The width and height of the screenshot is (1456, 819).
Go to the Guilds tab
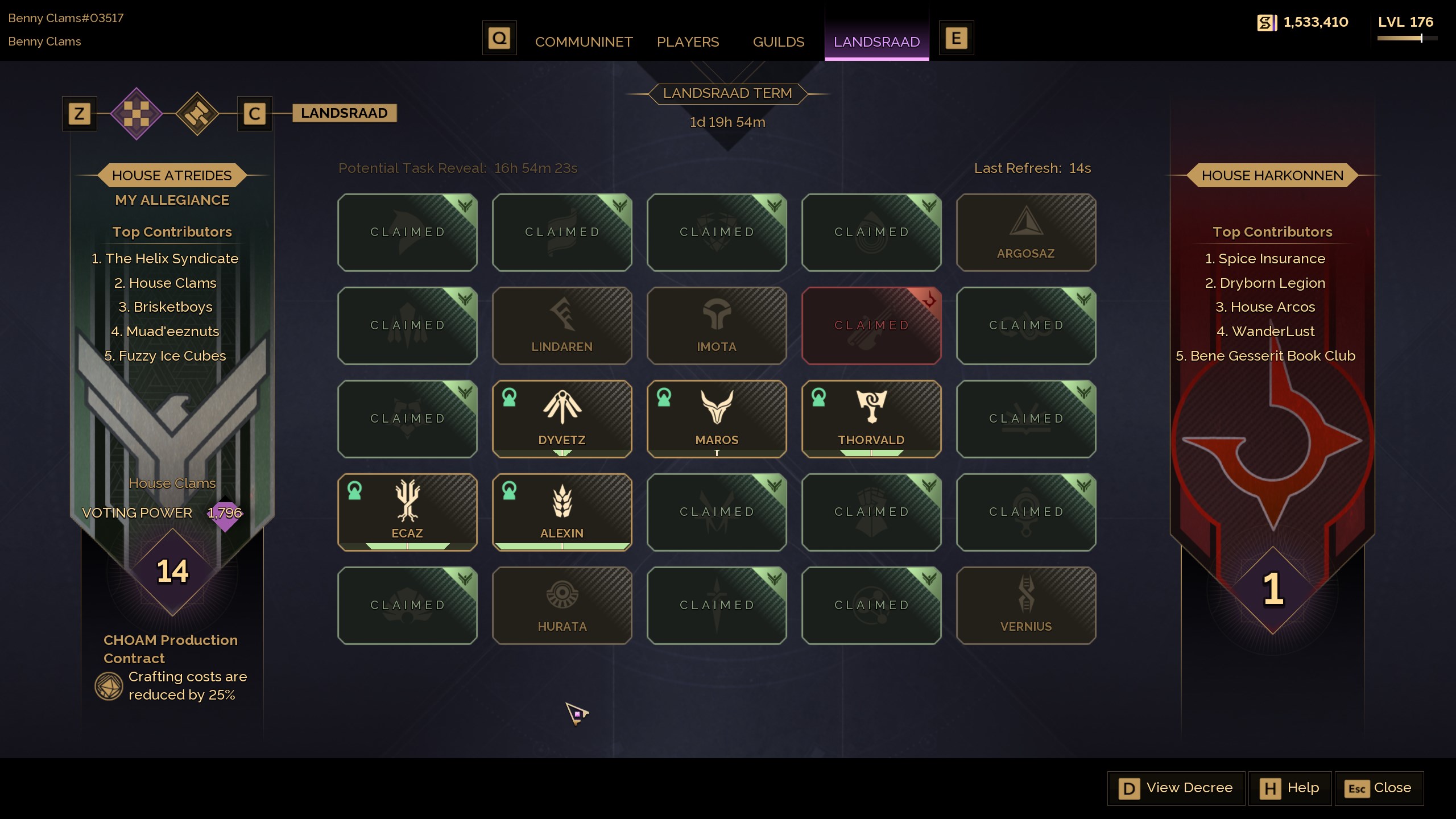pyautogui.click(x=778, y=42)
